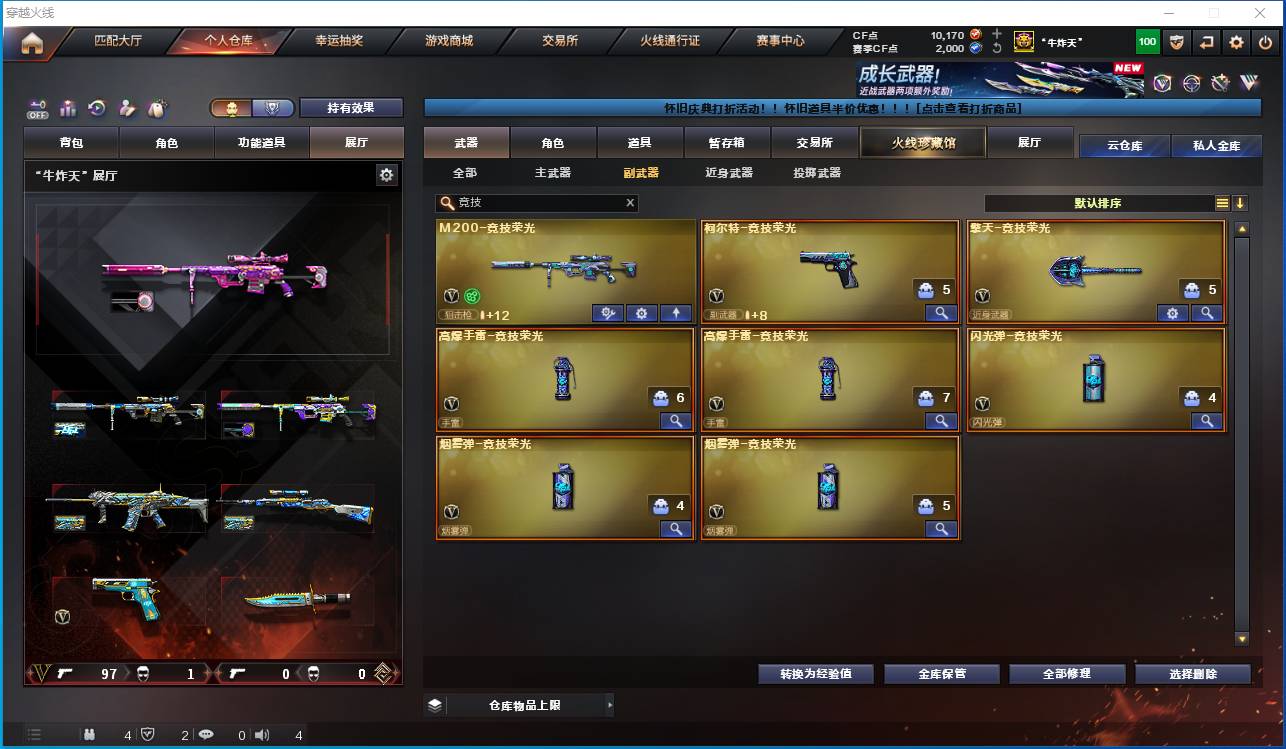Expand the 仓库物品上限 panel at the bottom
Image resolution: width=1286 pixels, height=749 pixels.
tap(520, 704)
